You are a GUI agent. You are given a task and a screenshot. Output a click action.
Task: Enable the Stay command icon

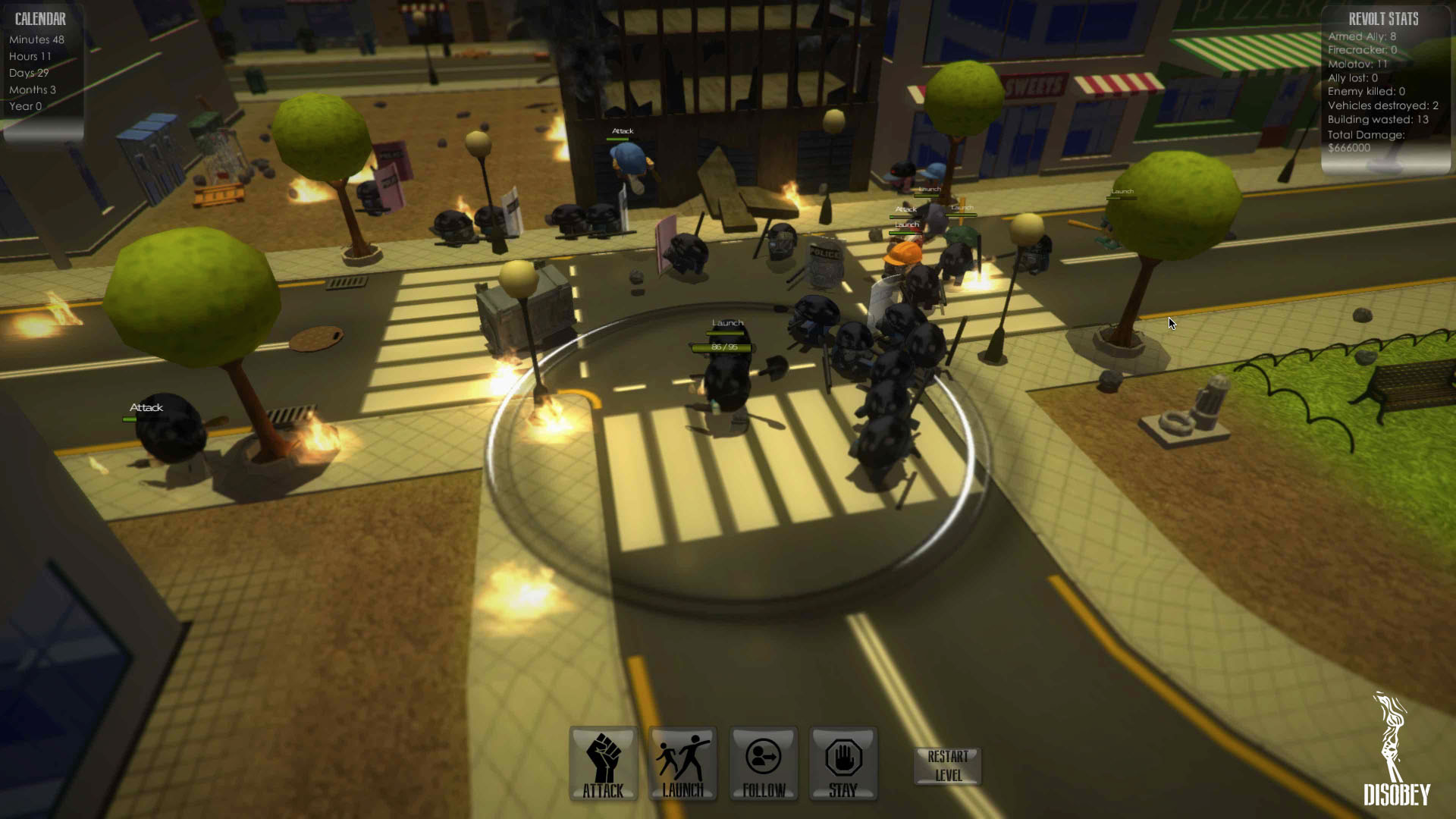click(843, 762)
